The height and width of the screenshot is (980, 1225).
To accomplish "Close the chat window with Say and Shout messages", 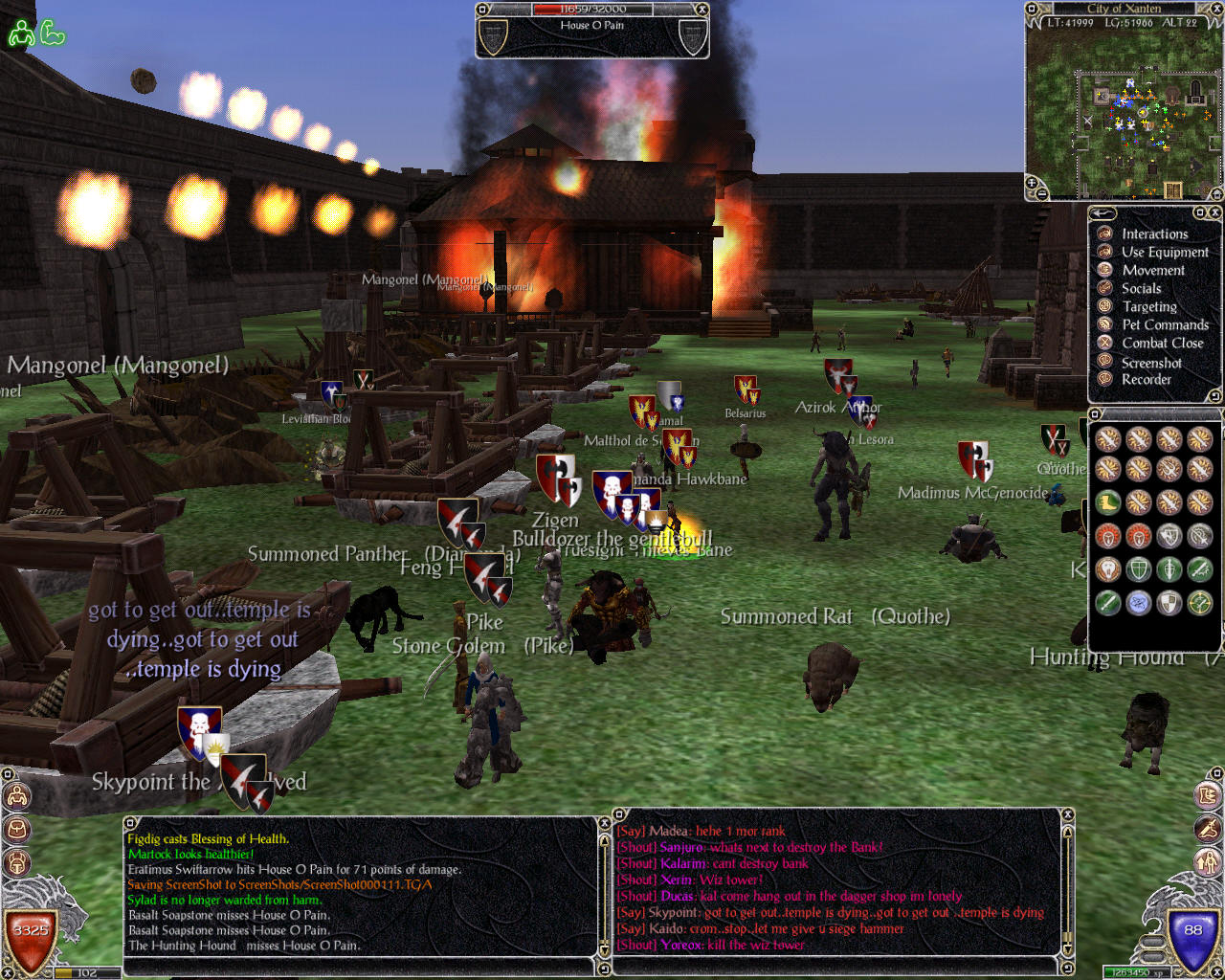I will click(1068, 814).
